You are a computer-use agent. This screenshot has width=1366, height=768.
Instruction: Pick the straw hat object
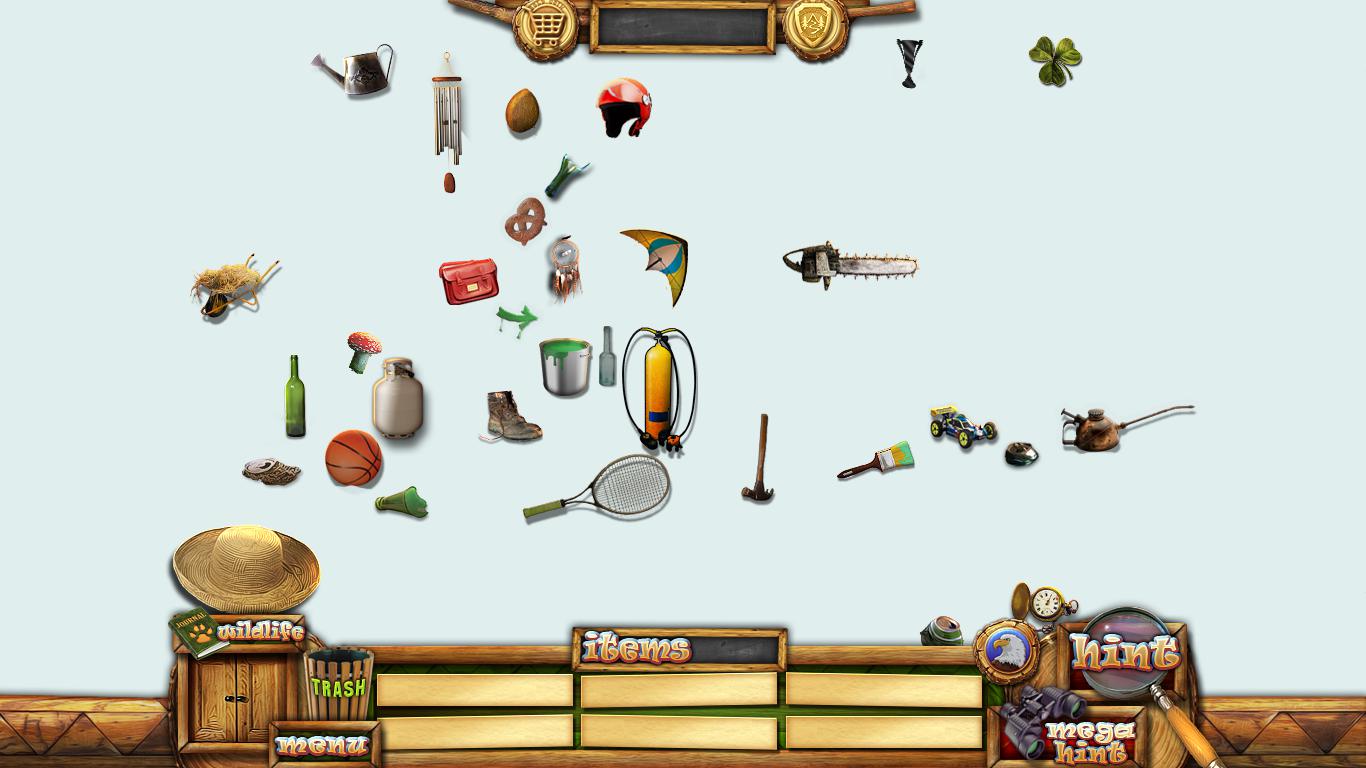[x=246, y=567]
